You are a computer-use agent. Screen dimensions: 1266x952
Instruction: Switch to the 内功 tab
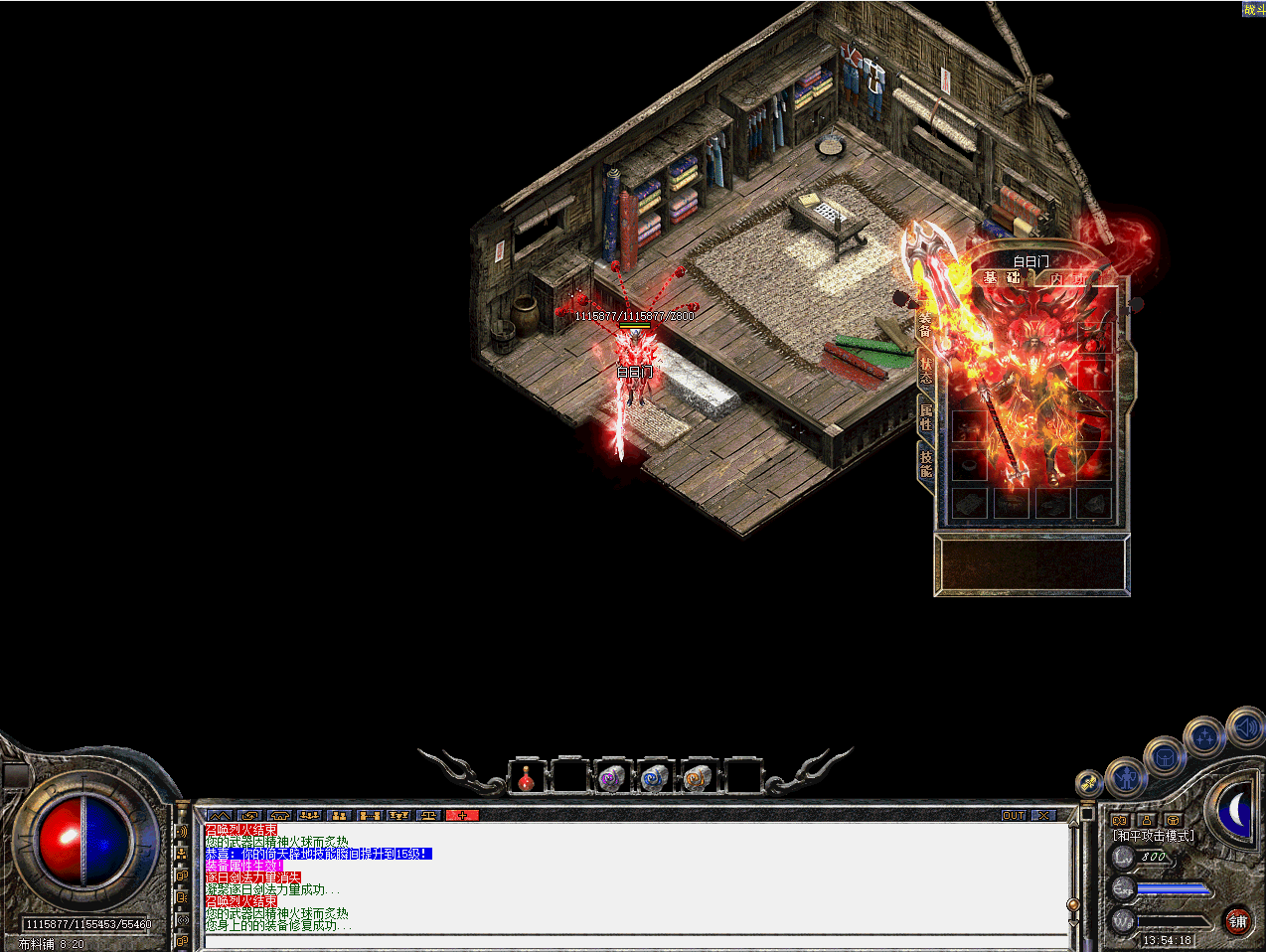(1068, 279)
